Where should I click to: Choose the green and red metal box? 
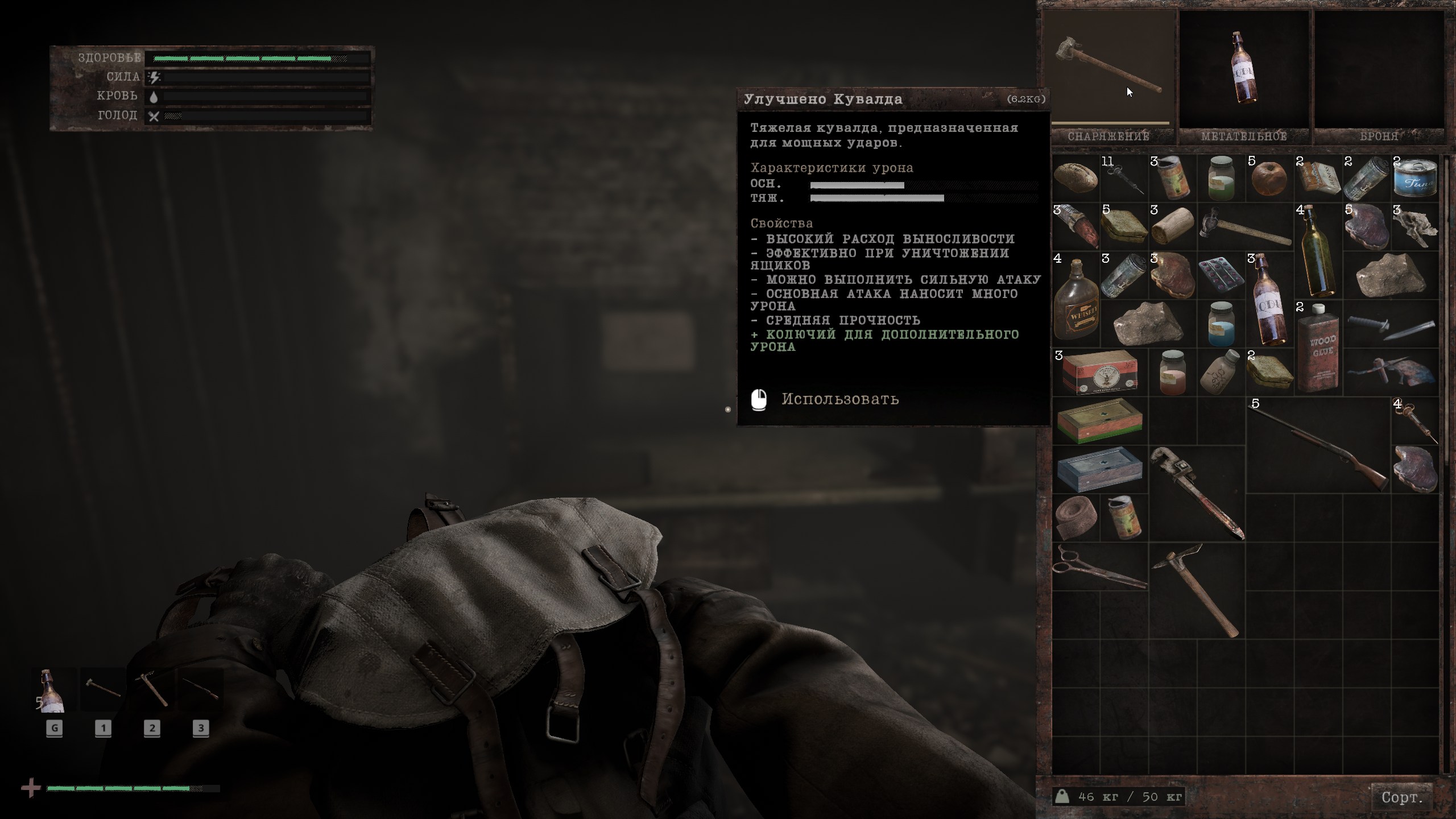tap(1099, 421)
